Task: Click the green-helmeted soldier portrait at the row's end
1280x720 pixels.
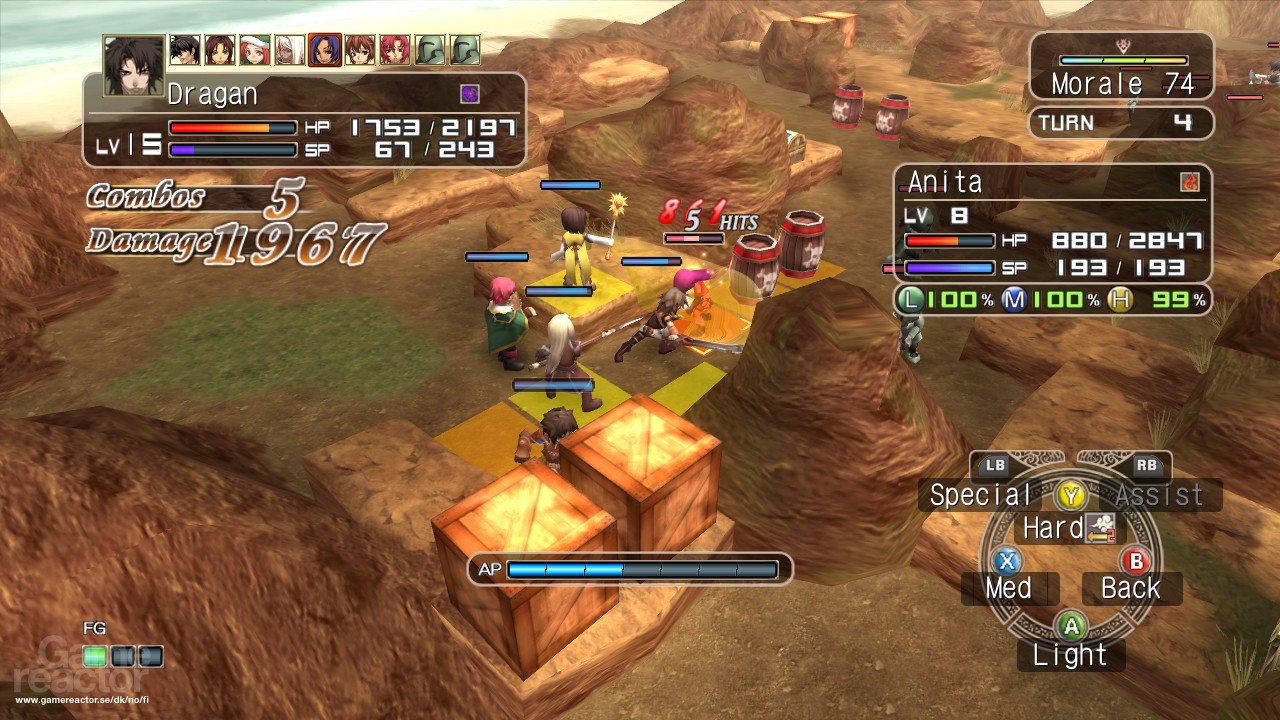Action: pos(464,47)
